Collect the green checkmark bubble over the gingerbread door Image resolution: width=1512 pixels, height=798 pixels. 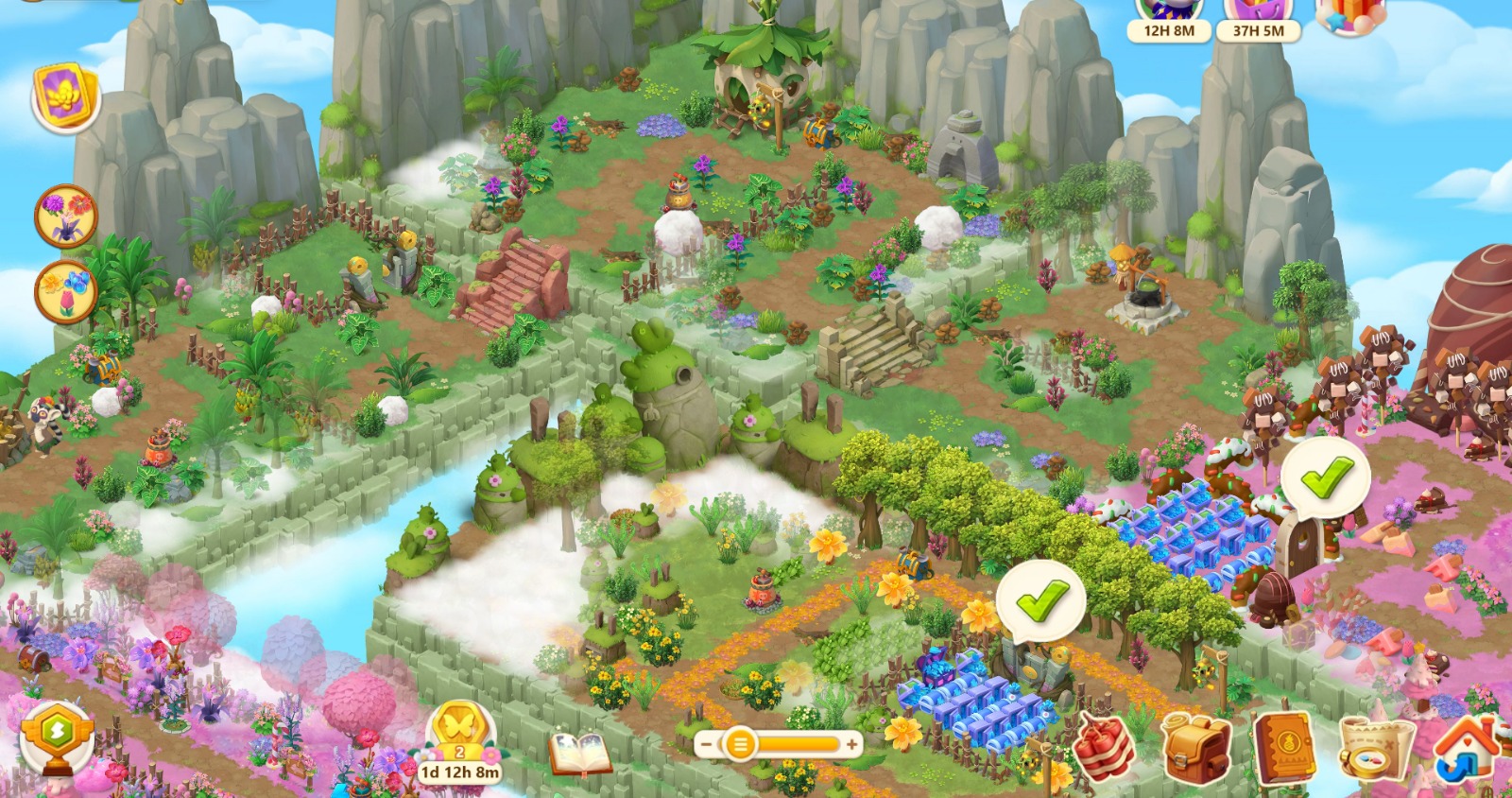tap(1326, 478)
